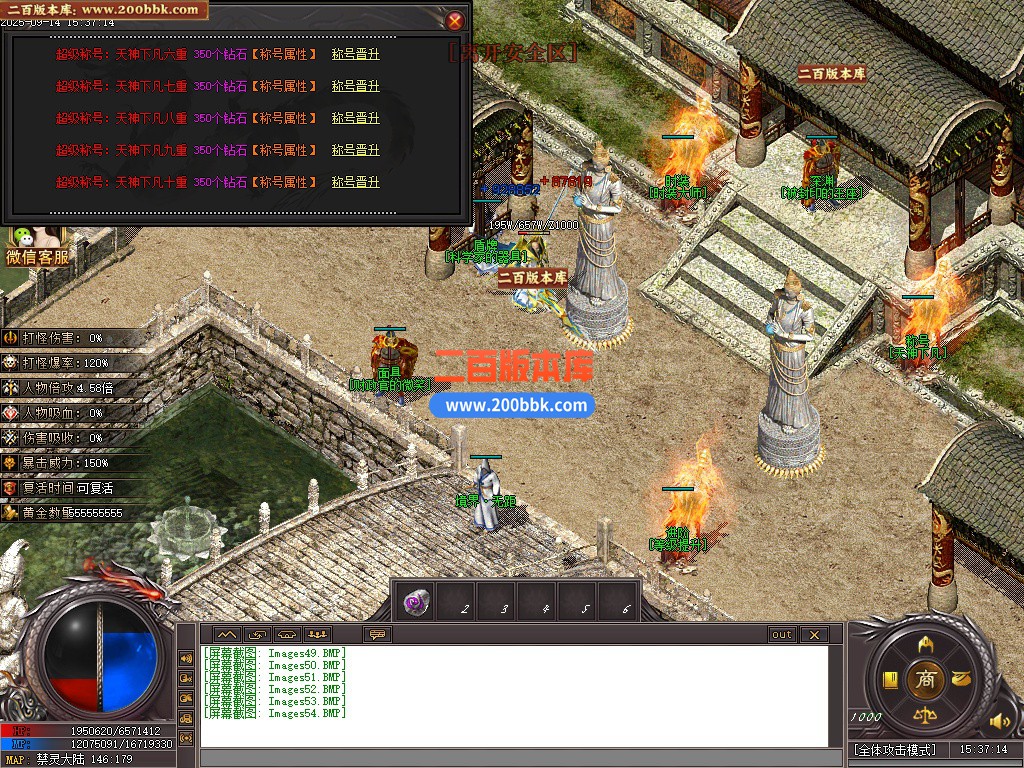Open 微信客服 customer service icon
The height and width of the screenshot is (768, 1024).
coord(37,246)
